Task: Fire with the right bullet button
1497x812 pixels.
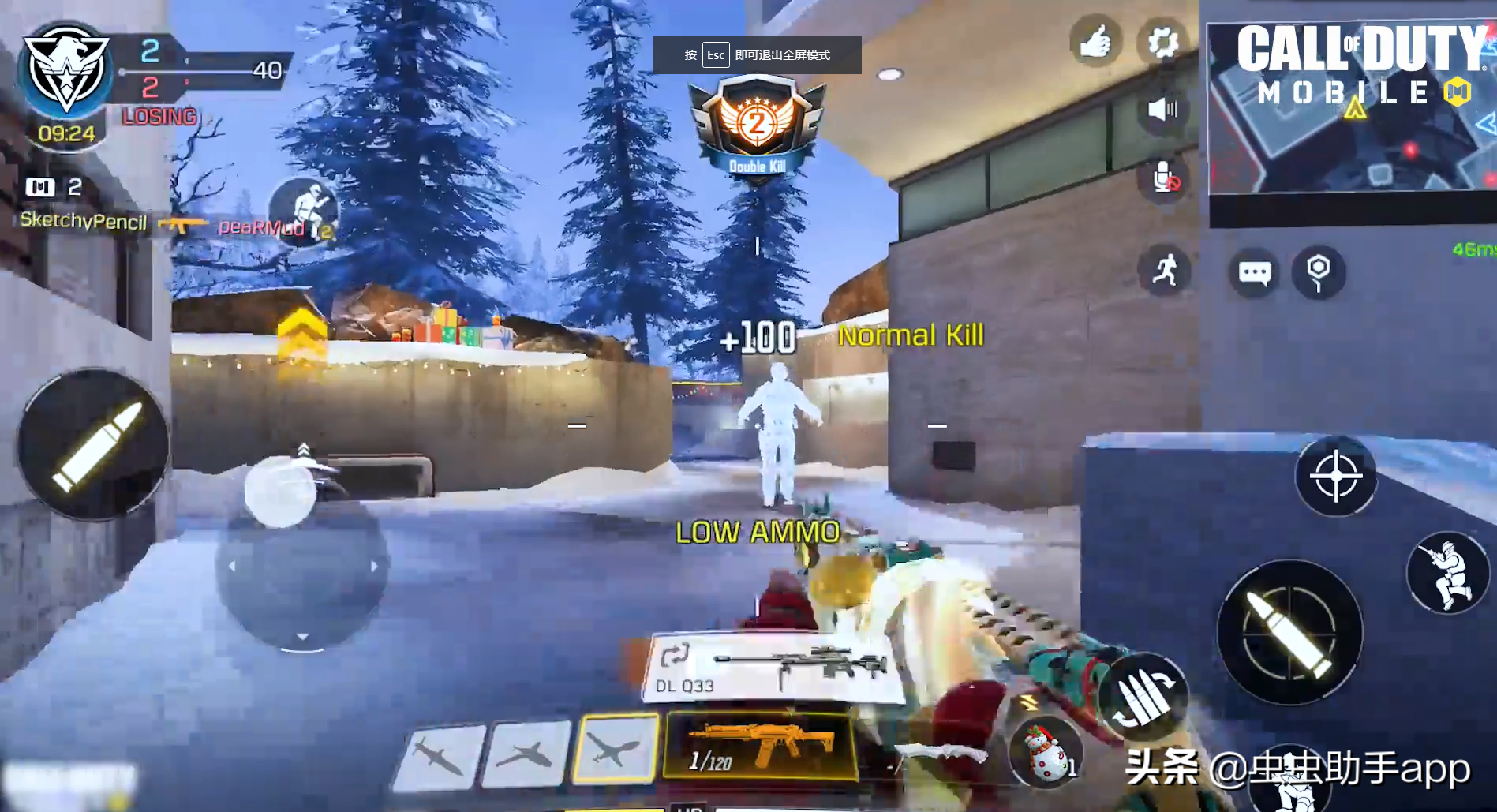Action: (1289, 631)
